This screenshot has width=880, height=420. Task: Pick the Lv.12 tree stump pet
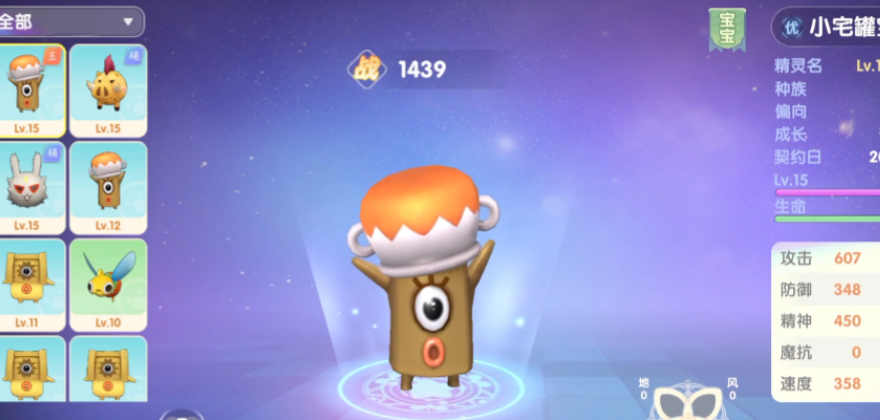point(108,187)
